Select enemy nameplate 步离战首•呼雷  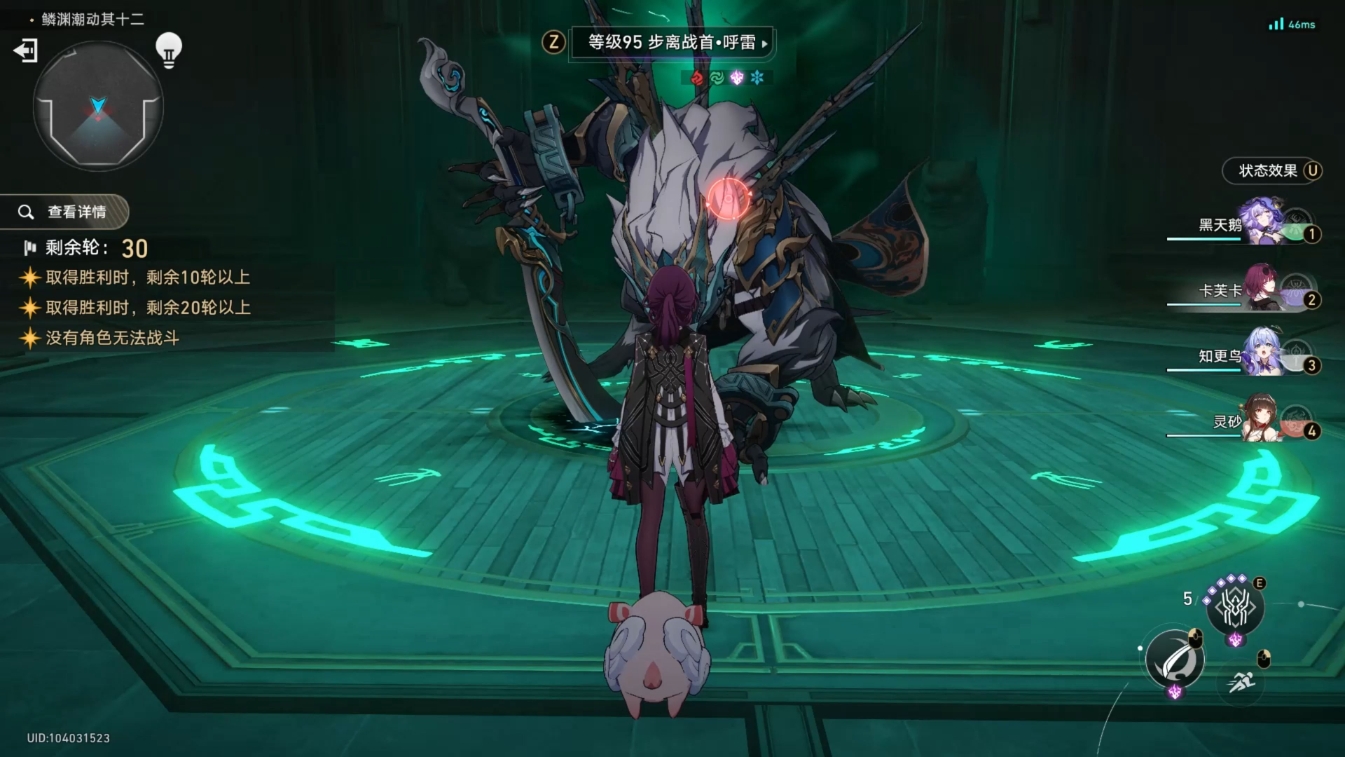coord(671,43)
